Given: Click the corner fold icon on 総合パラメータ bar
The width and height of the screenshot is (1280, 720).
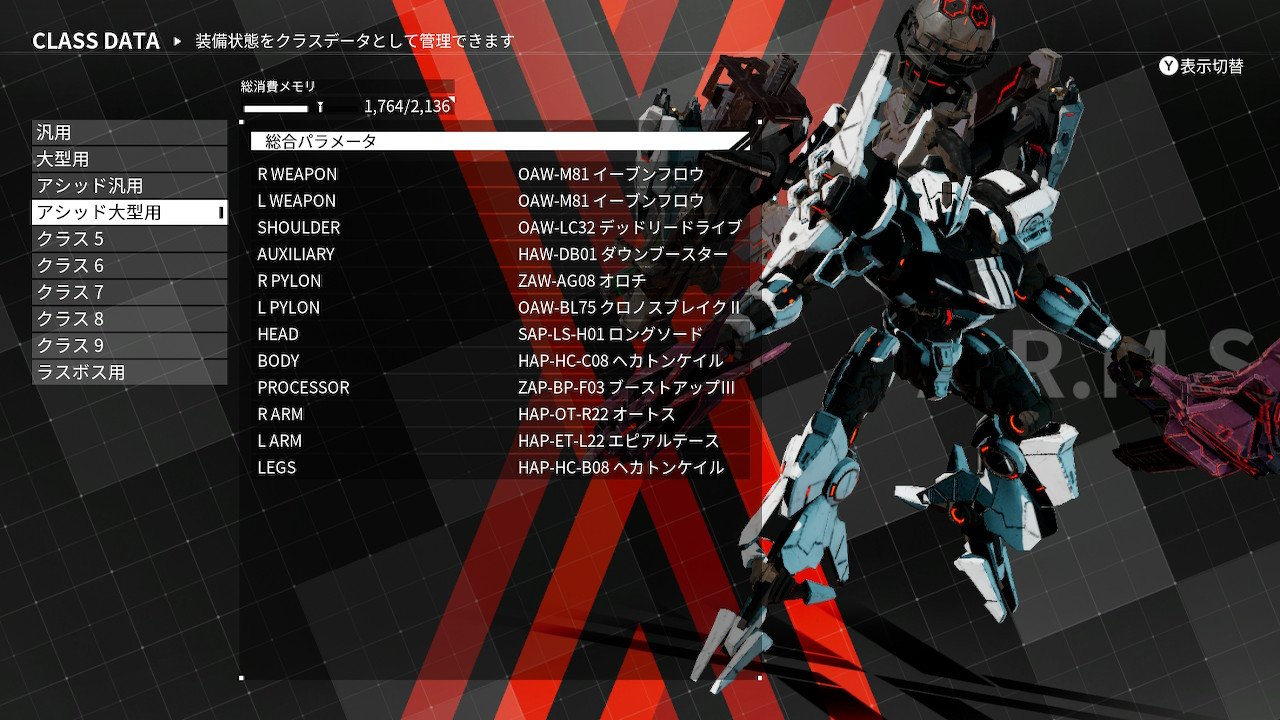Looking at the screenshot, I should 742,143.
